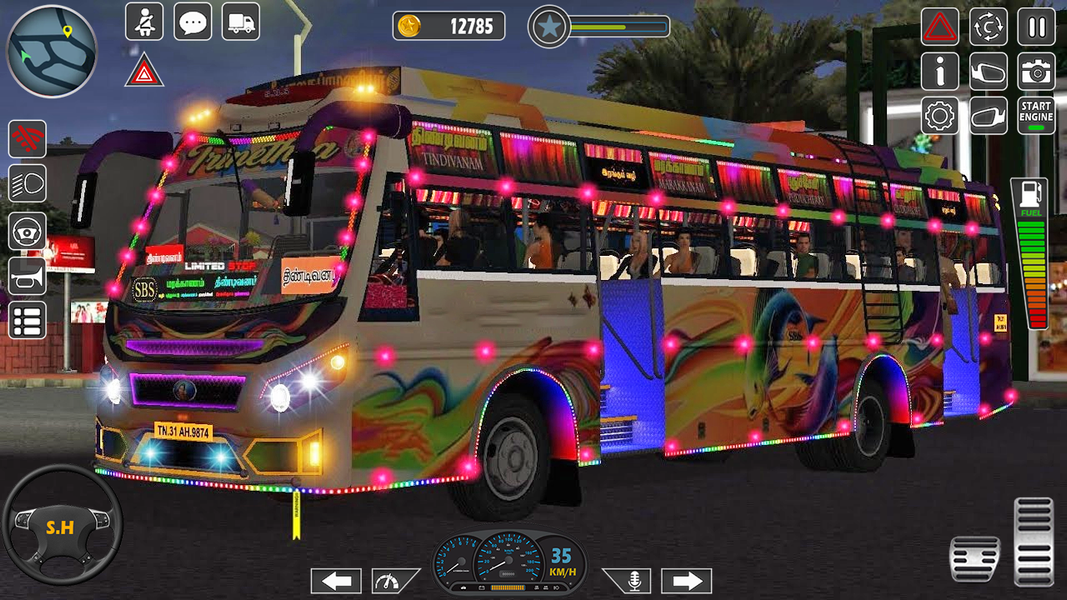Open the minimap

tap(52, 50)
